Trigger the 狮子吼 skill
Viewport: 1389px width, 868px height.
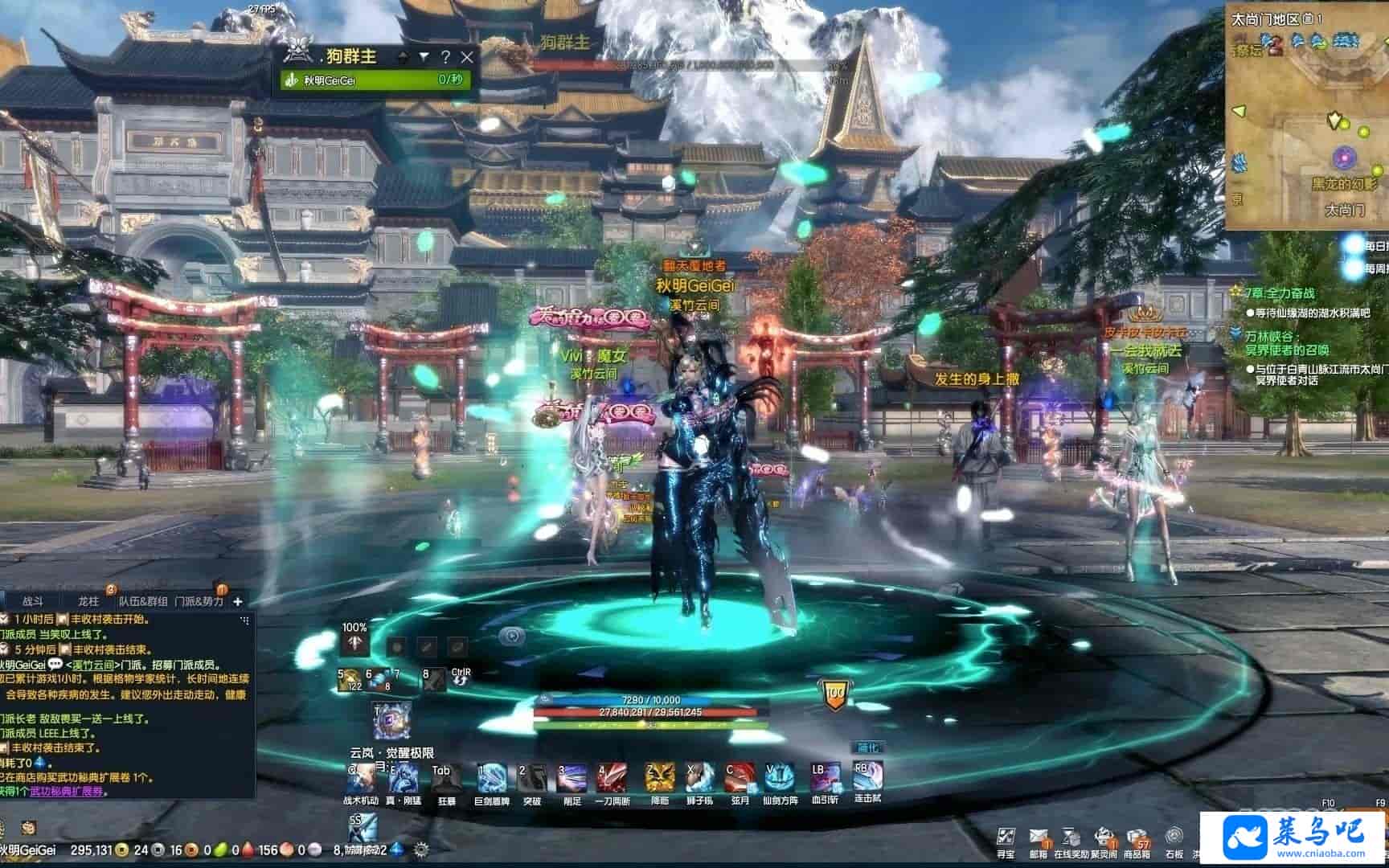pyautogui.click(x=699, y=779)
